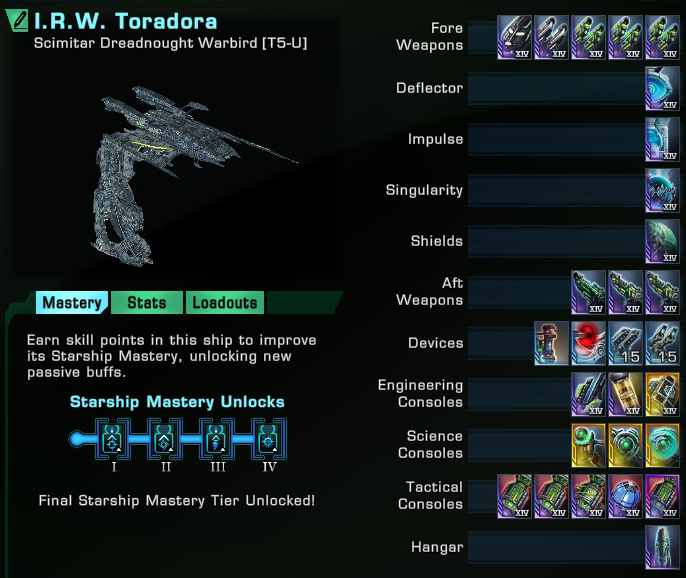686x578 pixels.
Task: Pick the first device slot with canister
Action: pyautogui.click(x=551, y=343)
